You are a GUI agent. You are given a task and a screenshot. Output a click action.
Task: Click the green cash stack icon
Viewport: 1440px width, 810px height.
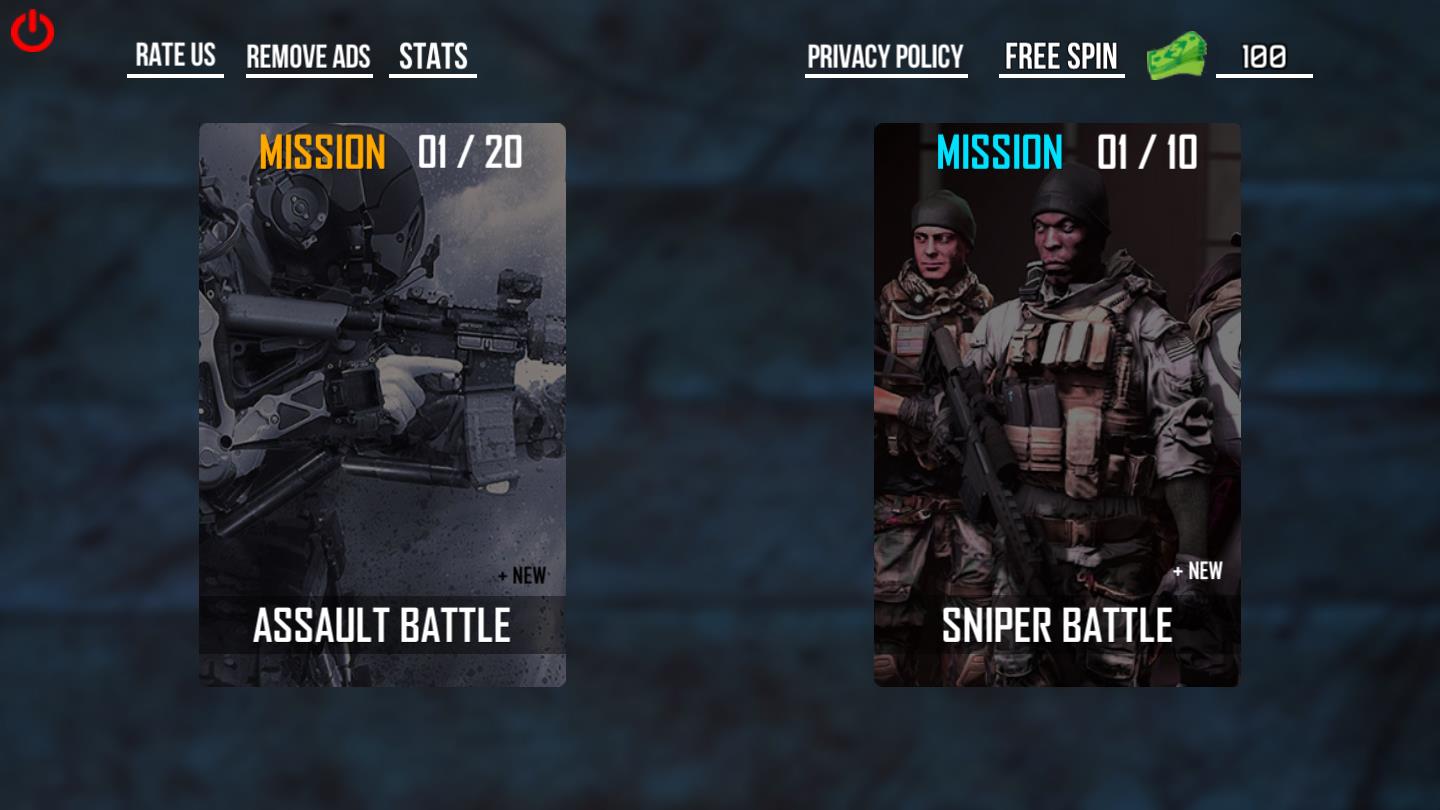point(1177,57)
